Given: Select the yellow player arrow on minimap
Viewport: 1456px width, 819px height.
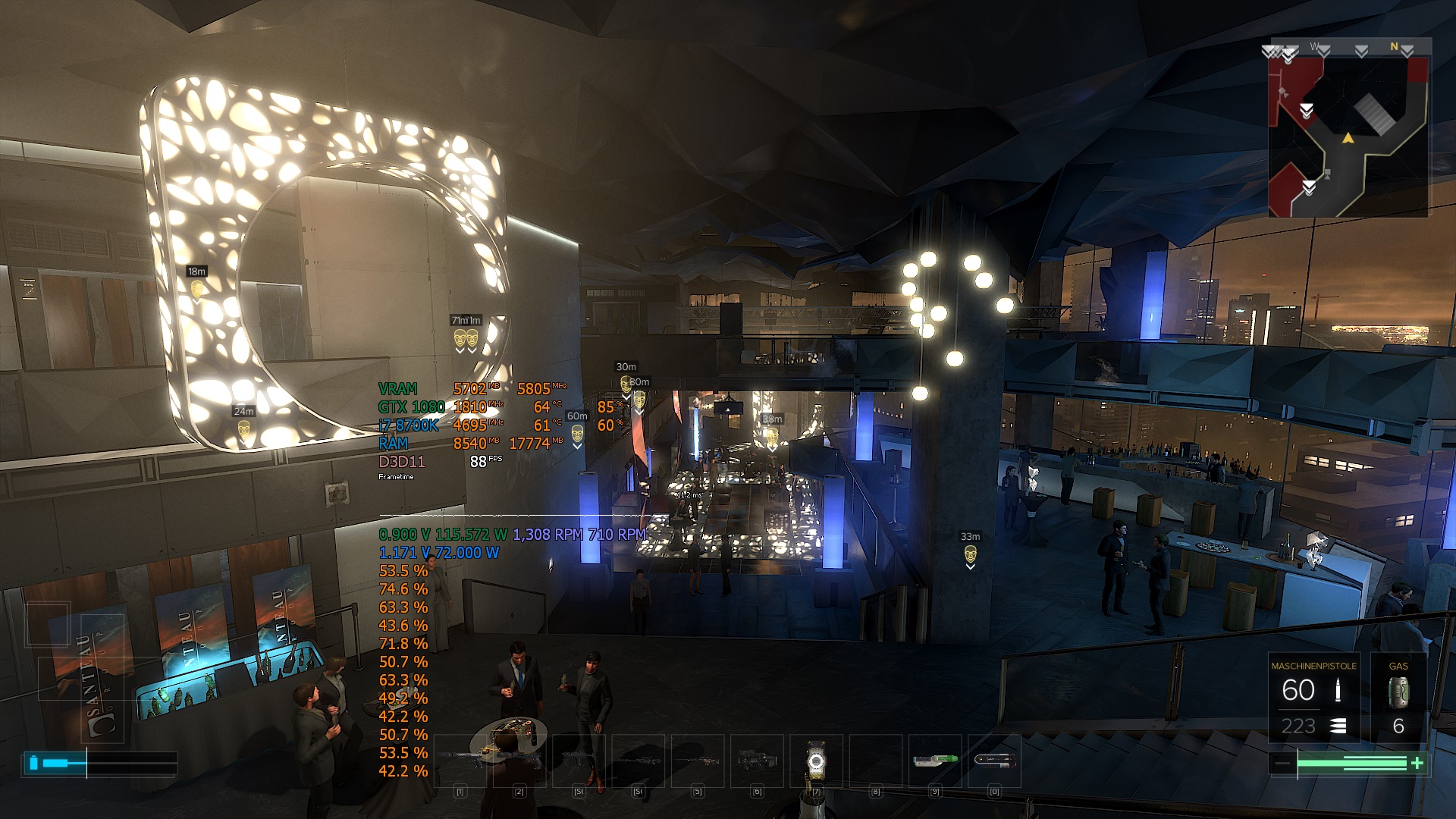Looking at the screenshot, I should click(1348, 138).
